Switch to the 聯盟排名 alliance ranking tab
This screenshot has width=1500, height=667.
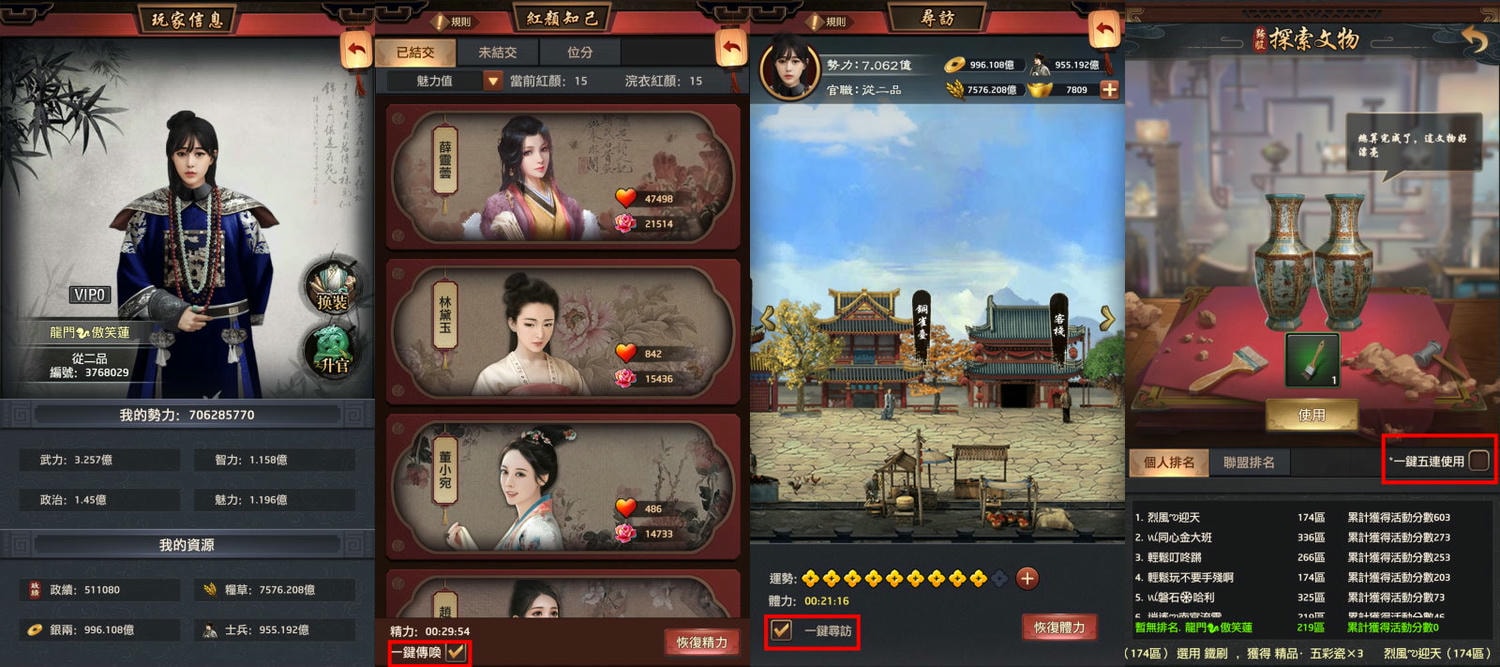(x=1249, y=463)
